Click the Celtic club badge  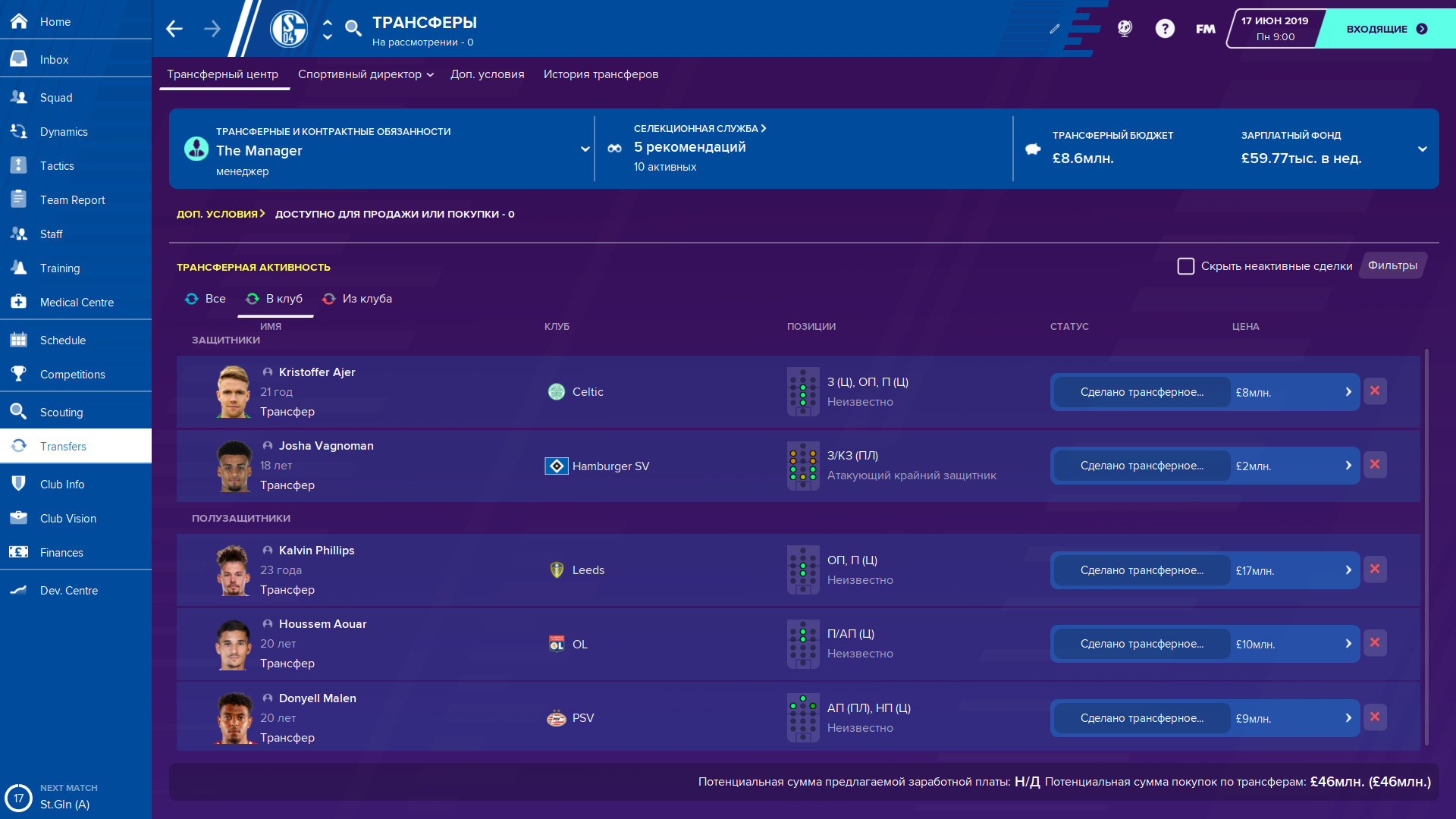click(556, 392)
